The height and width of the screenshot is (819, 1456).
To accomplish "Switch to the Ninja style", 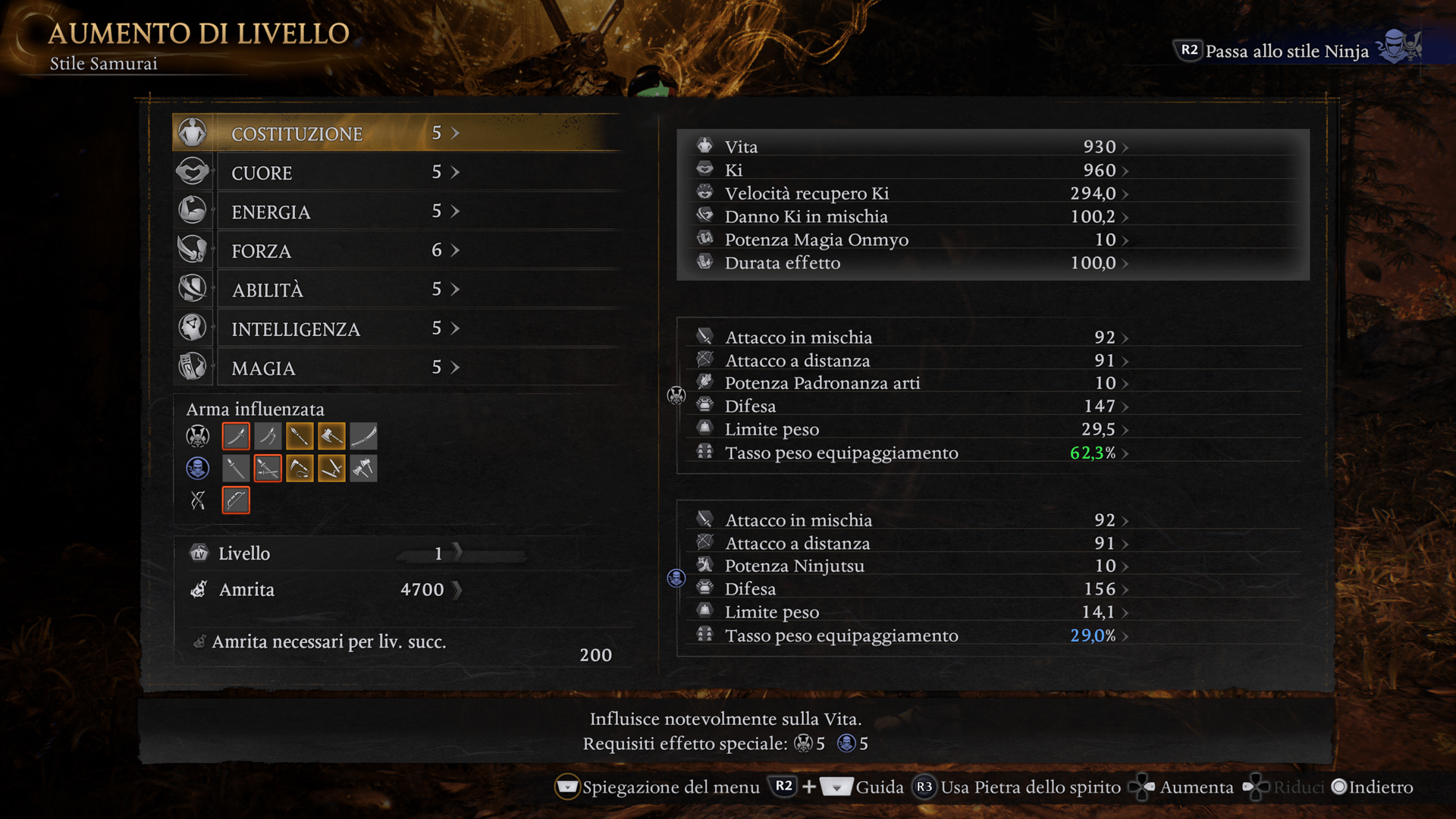I will click(x=1286, y=51).
